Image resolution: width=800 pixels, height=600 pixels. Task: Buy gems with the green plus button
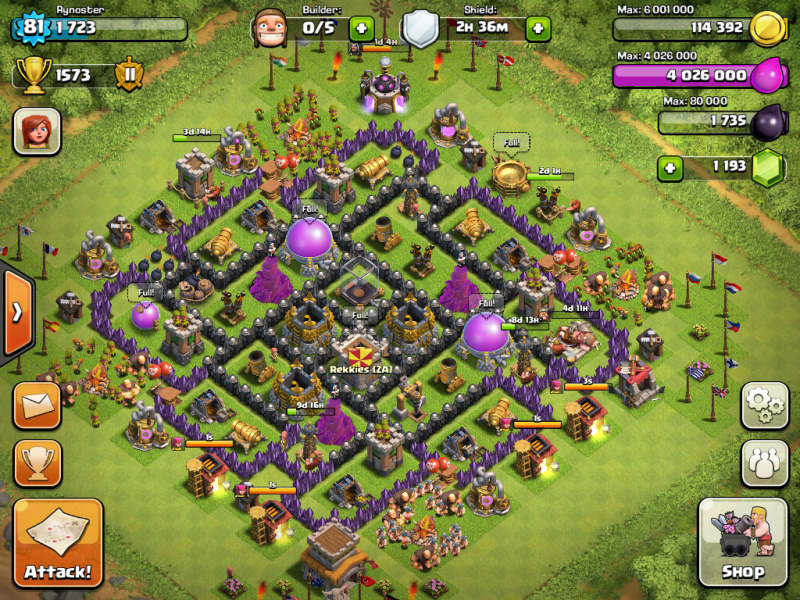point(671,167)
